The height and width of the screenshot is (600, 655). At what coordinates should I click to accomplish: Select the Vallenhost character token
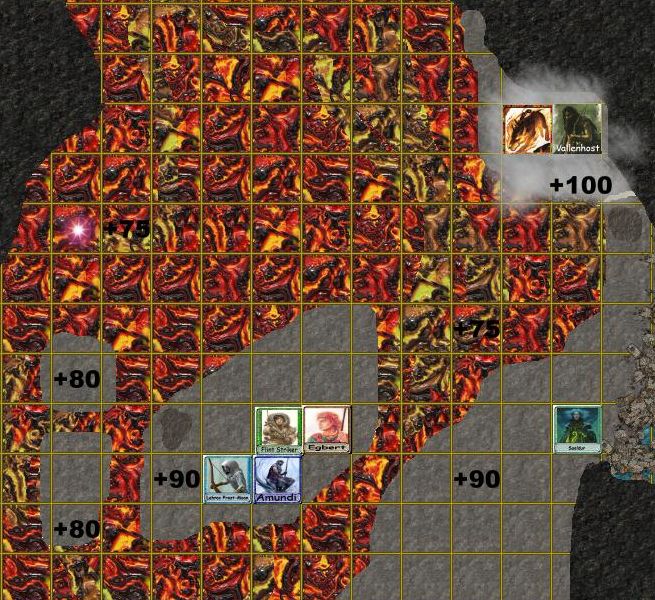tap(578, 129)
